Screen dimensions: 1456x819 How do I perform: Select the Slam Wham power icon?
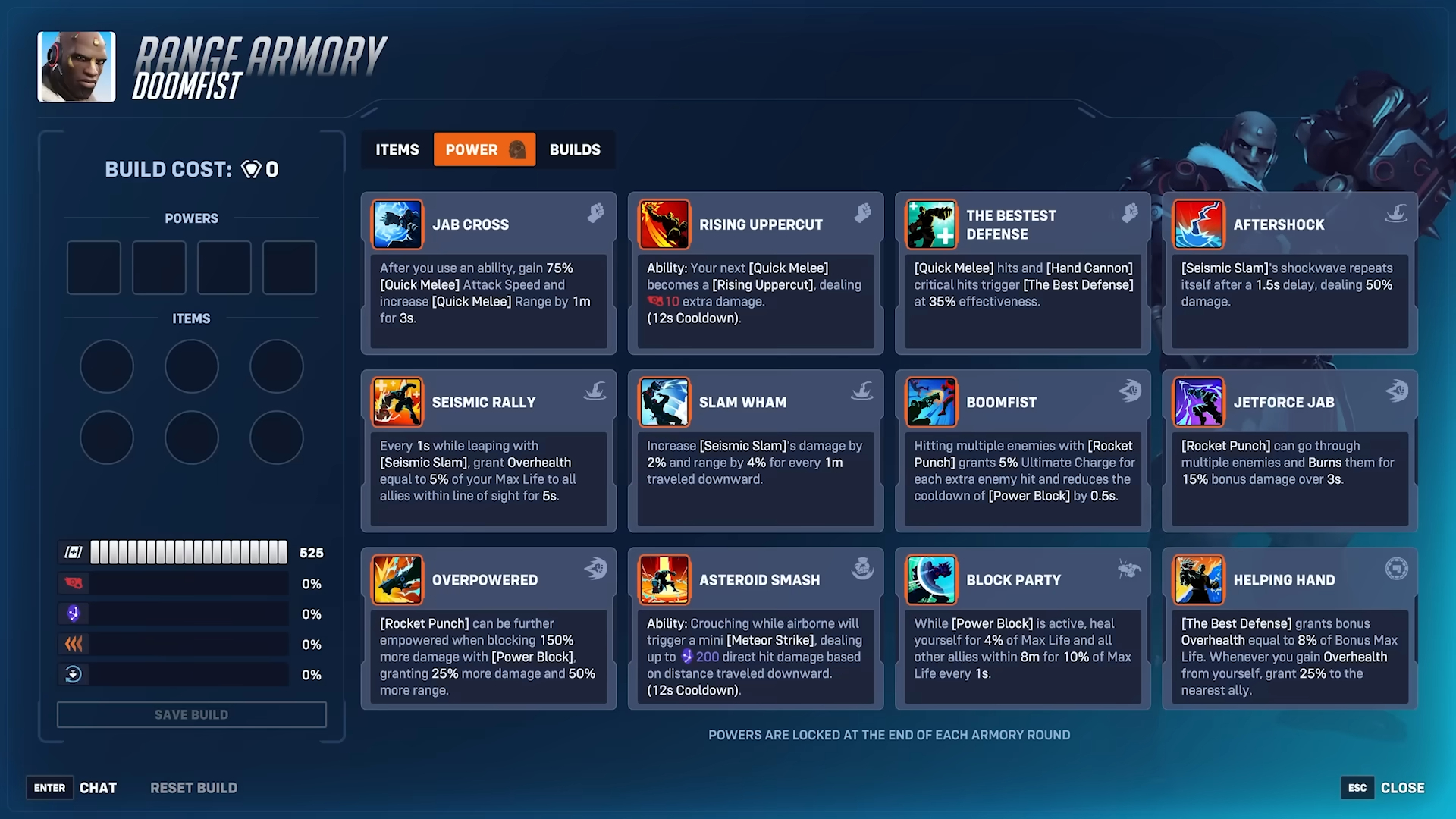pyautogui.click(x=664, y=402)
